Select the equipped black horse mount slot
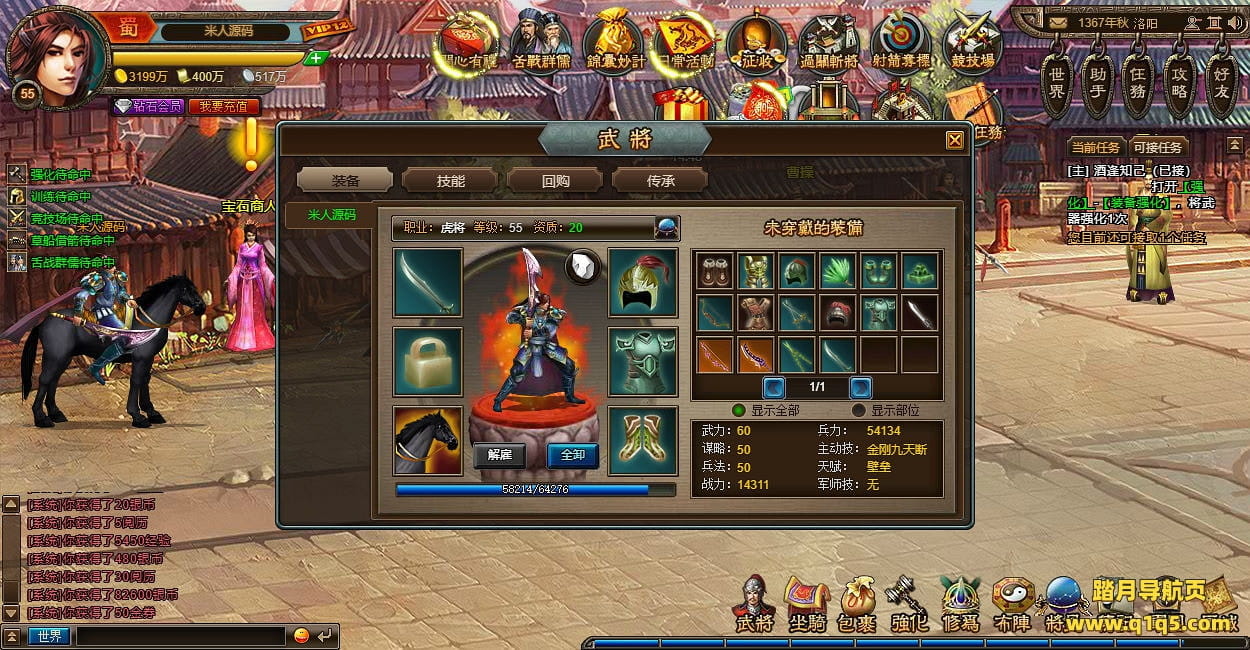Image resolution: width=1250 pixels, height=650 pixels. coord(428,440)
